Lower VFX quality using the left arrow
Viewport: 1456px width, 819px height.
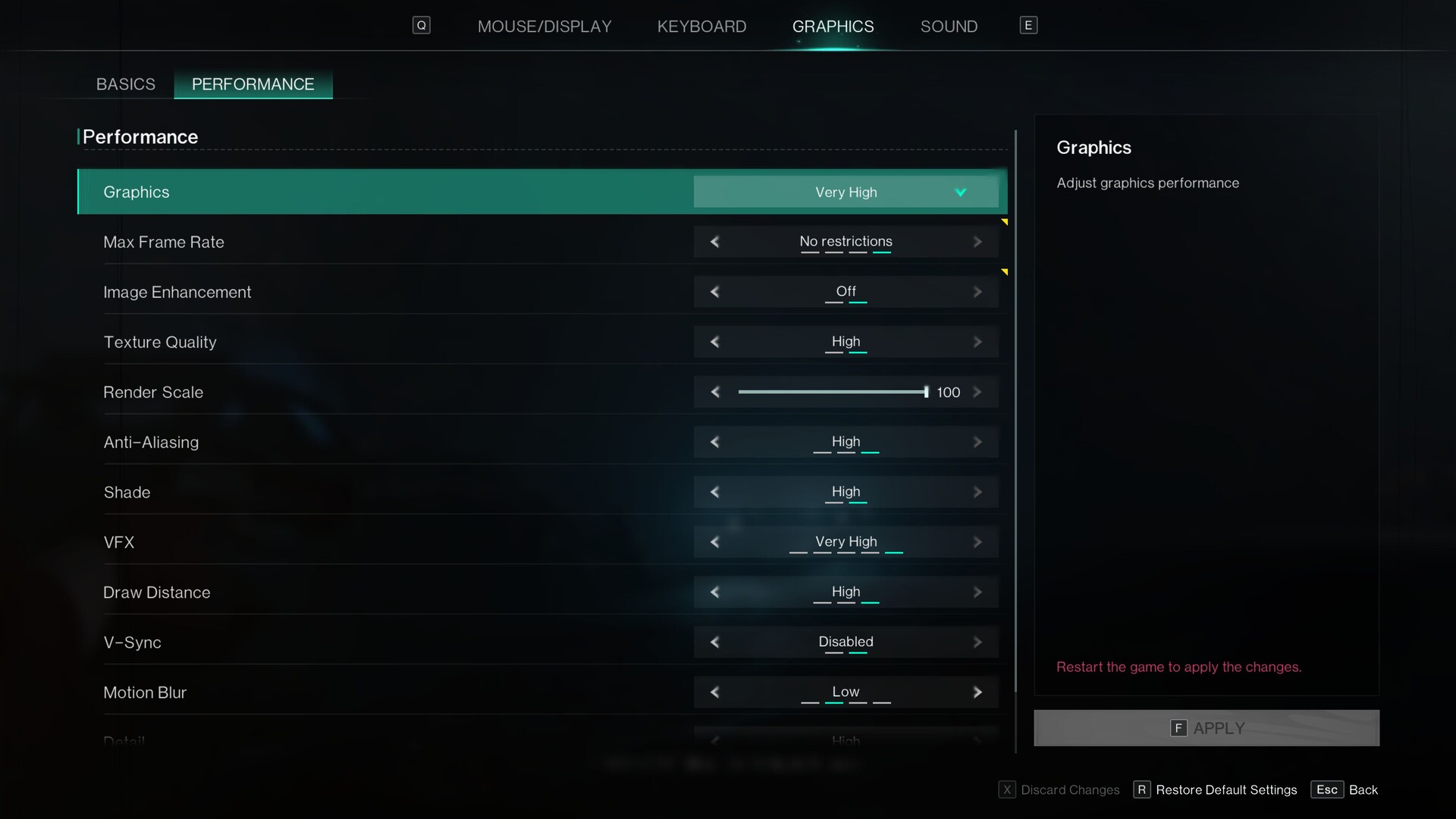pos(714,542)
